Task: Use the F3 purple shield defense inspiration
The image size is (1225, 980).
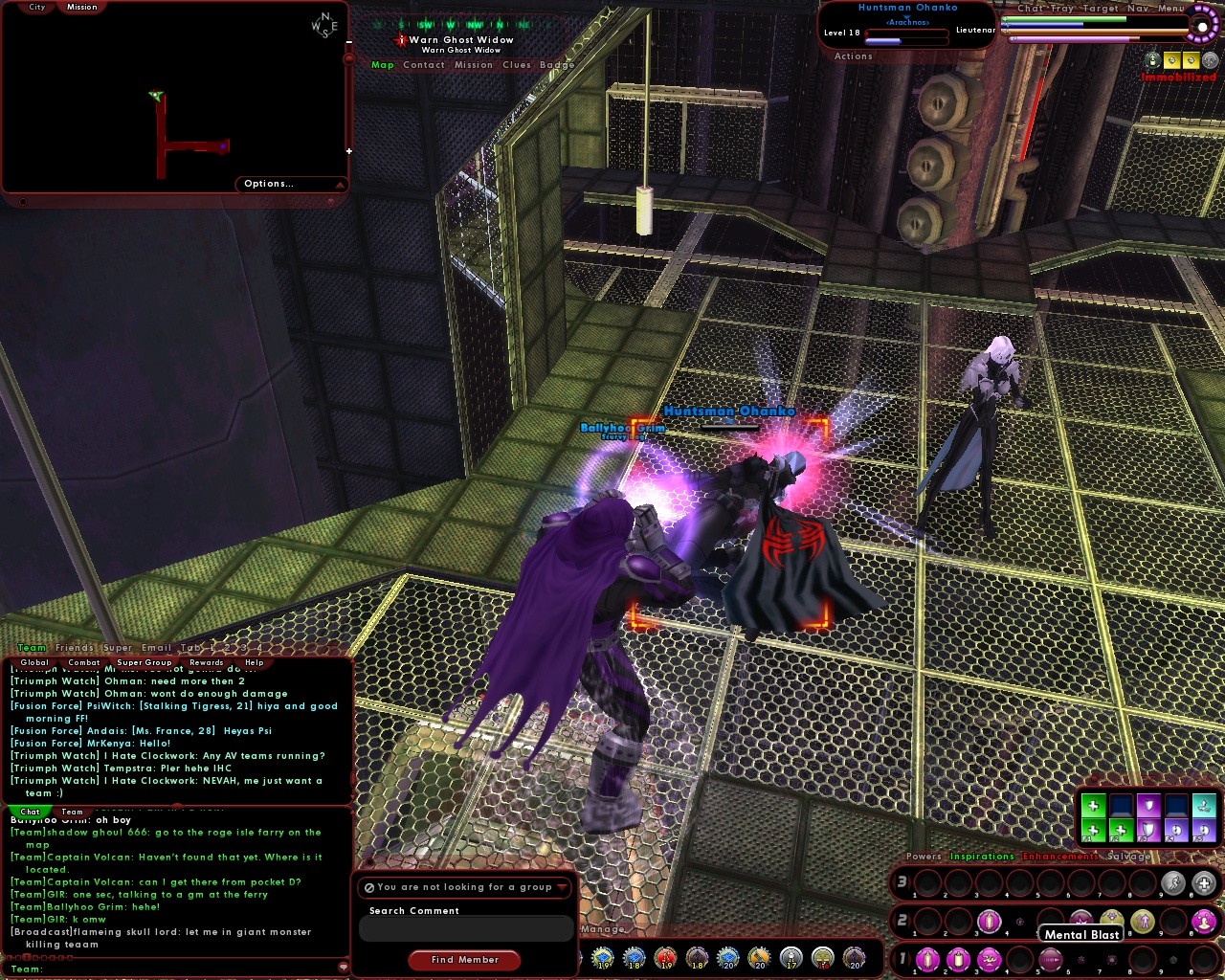Action: tap(1148, 830)
